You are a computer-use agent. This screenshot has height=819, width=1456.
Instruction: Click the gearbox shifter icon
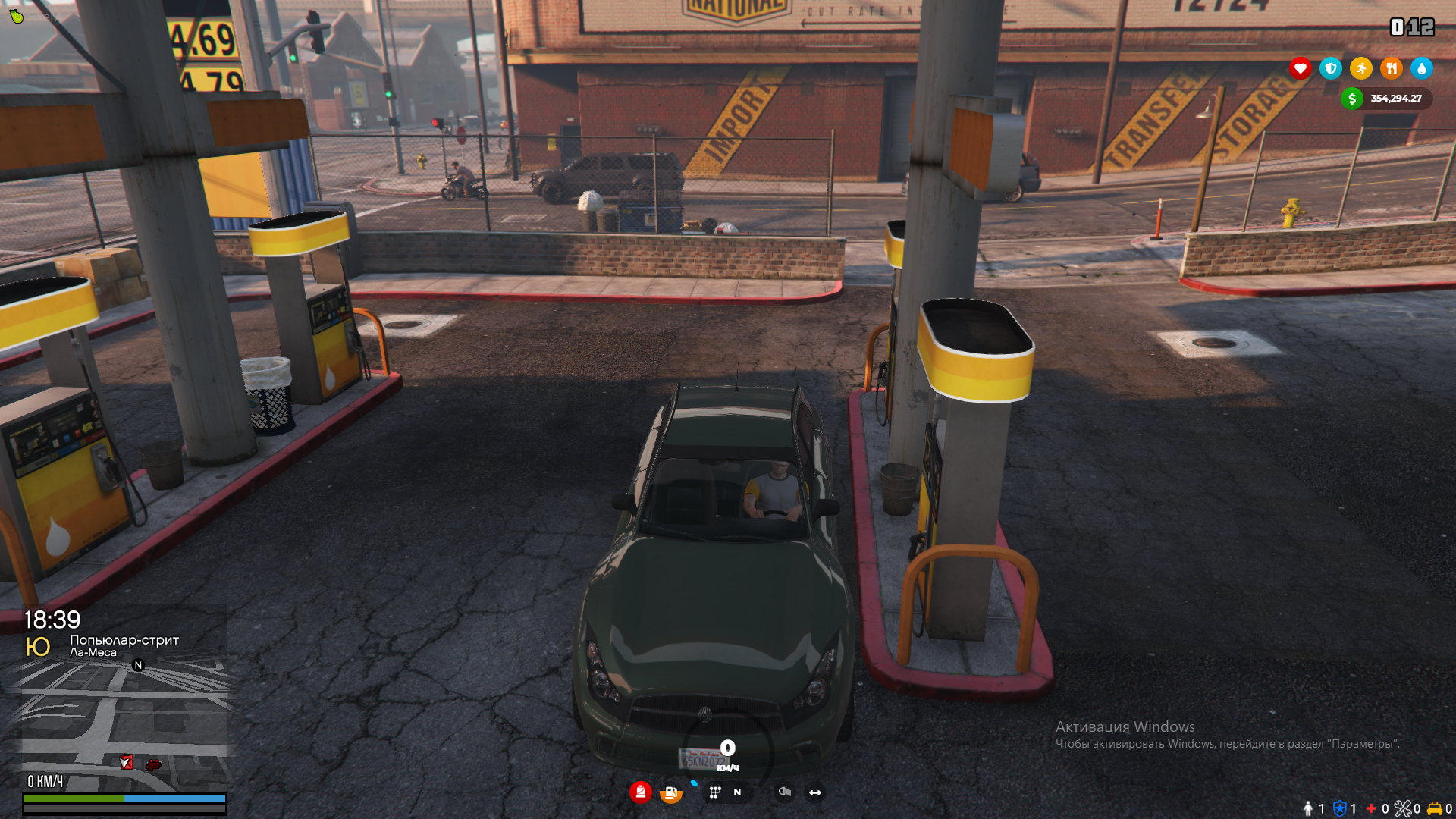[x=714, y=792]
